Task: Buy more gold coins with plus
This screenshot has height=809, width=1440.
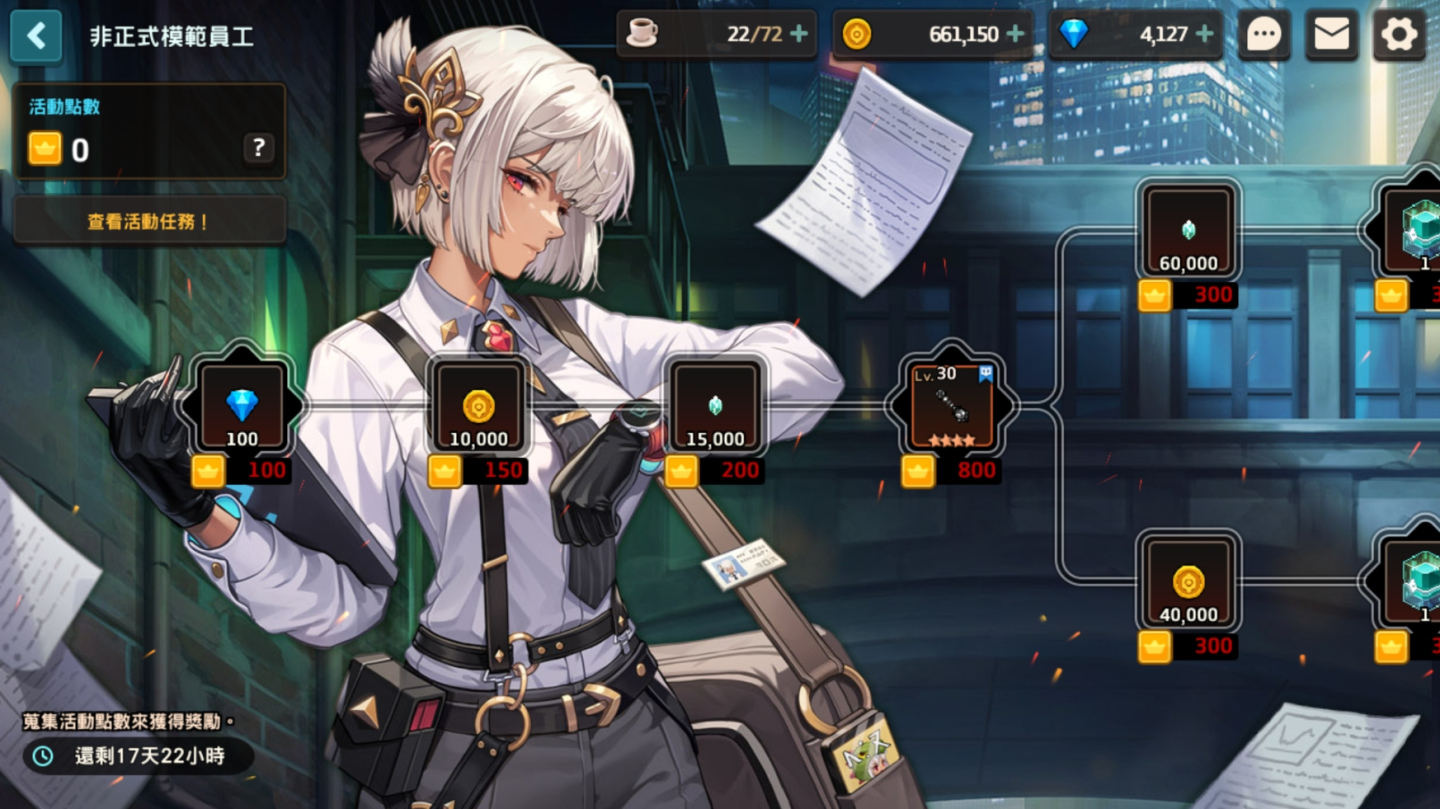Action: click(1015, 35)
